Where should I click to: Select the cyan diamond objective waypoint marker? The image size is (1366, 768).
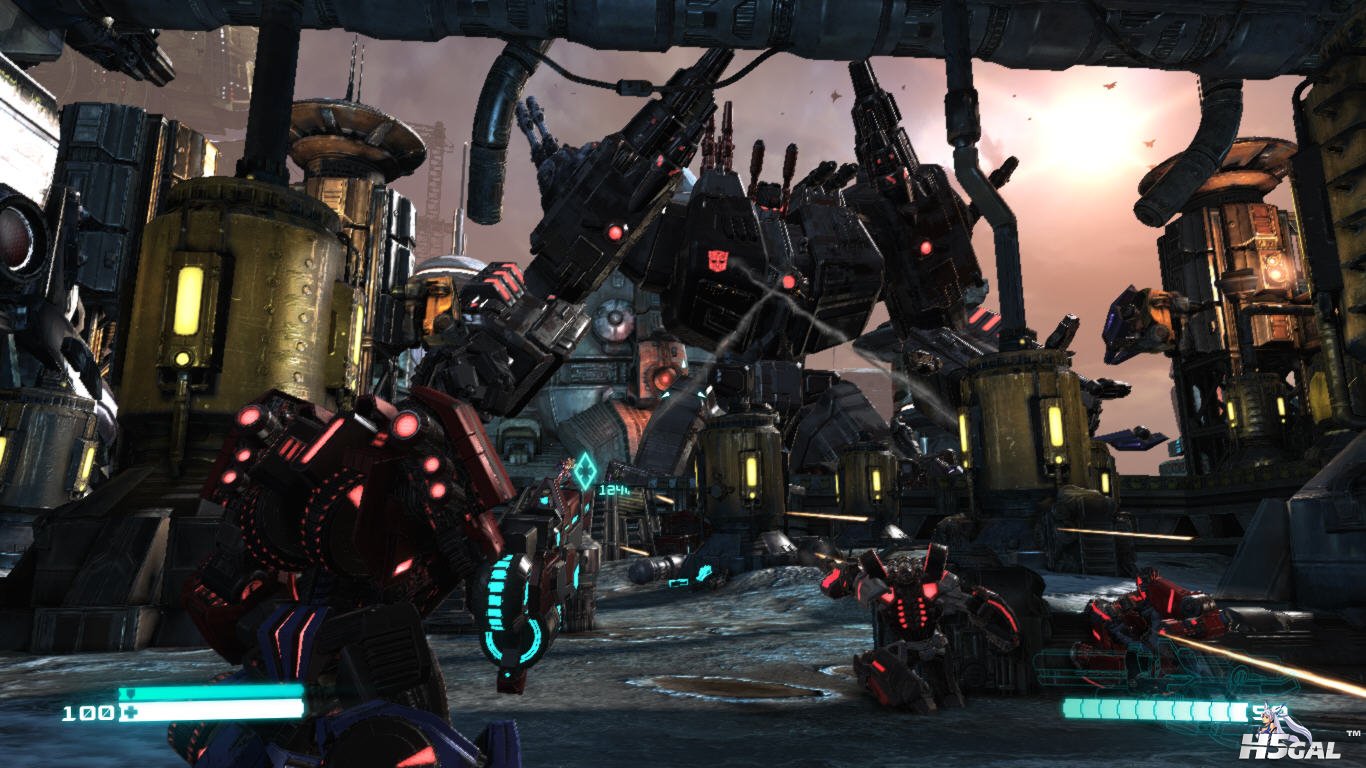point(584,471)
